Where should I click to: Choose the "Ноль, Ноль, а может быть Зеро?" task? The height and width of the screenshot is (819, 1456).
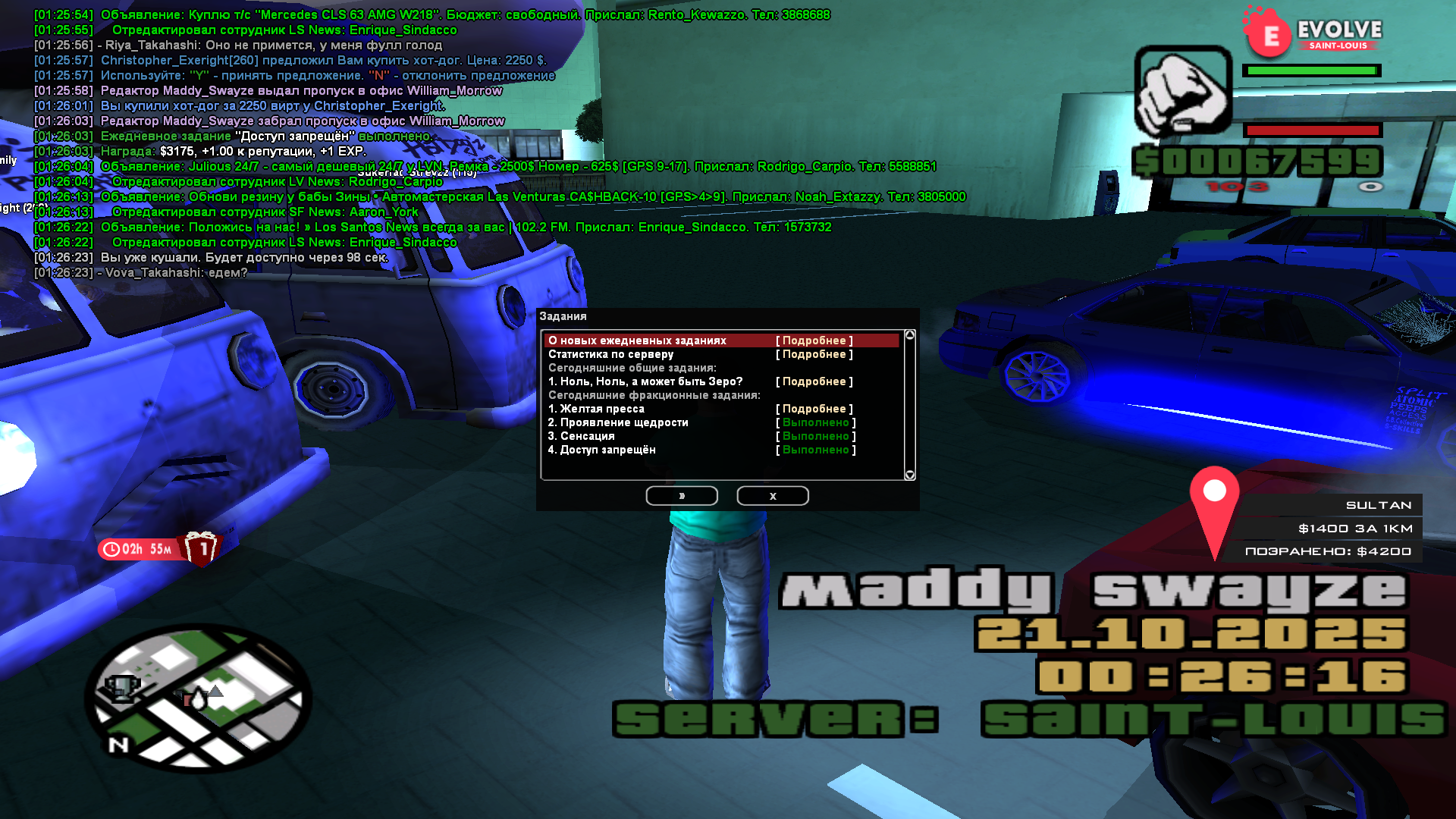pyautogui.click(x=645, y=381)
